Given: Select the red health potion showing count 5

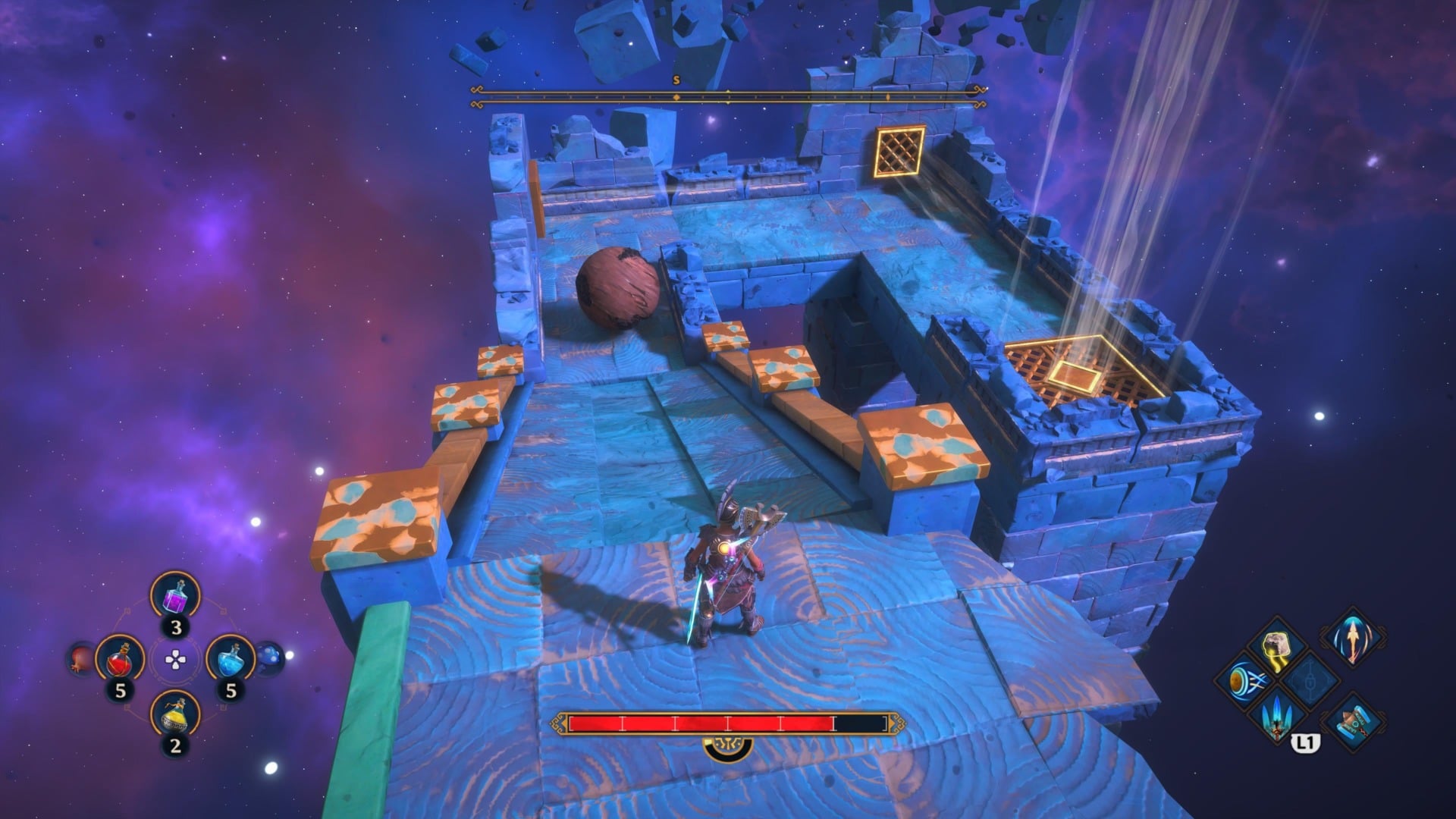Looking at the screenshot, I should [x=119, y=661].
